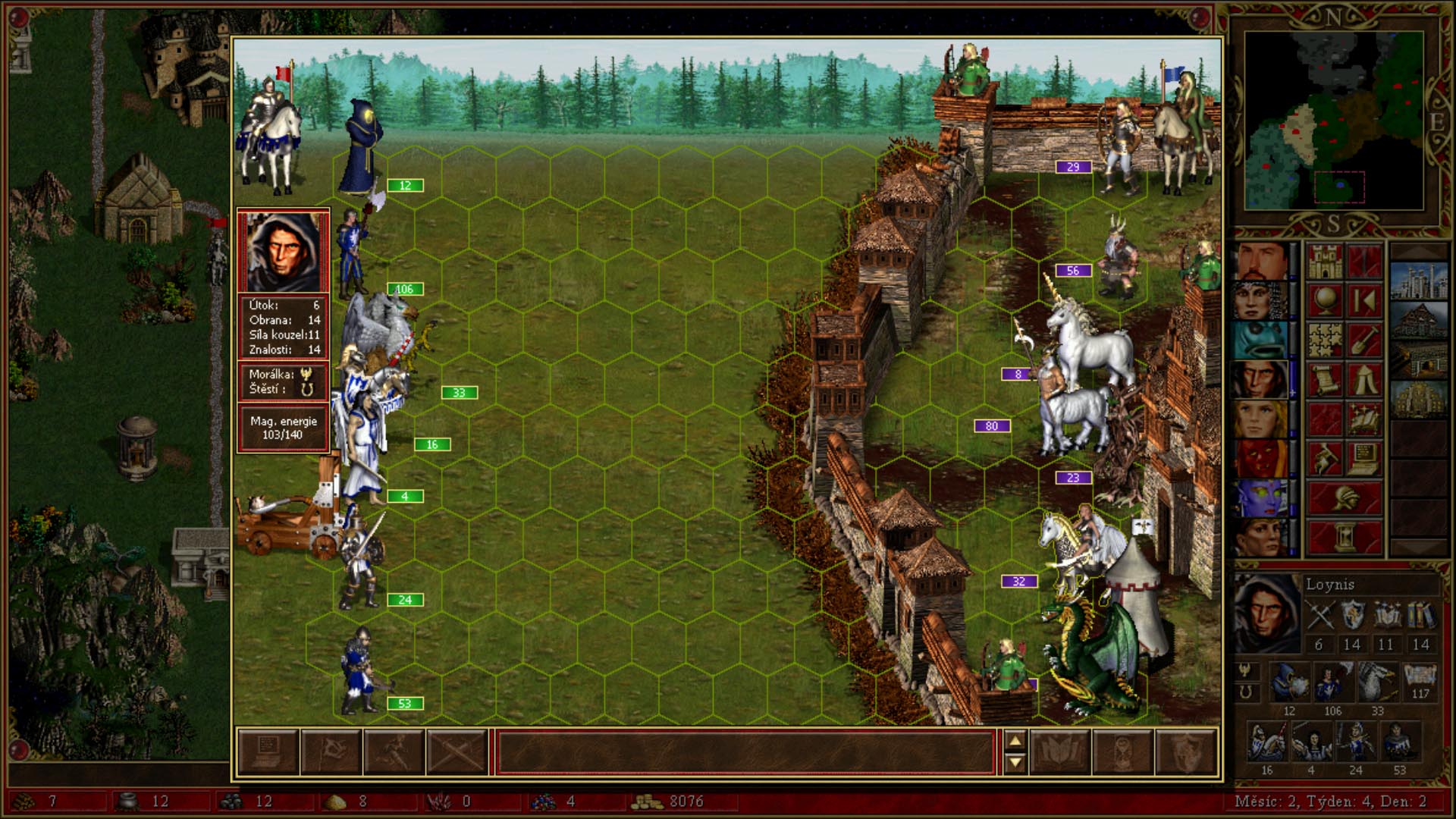This screenshot has height=819, width=1456.
Task: Open the hooded hero portrait above Útok stats
Action: (283, 251)
